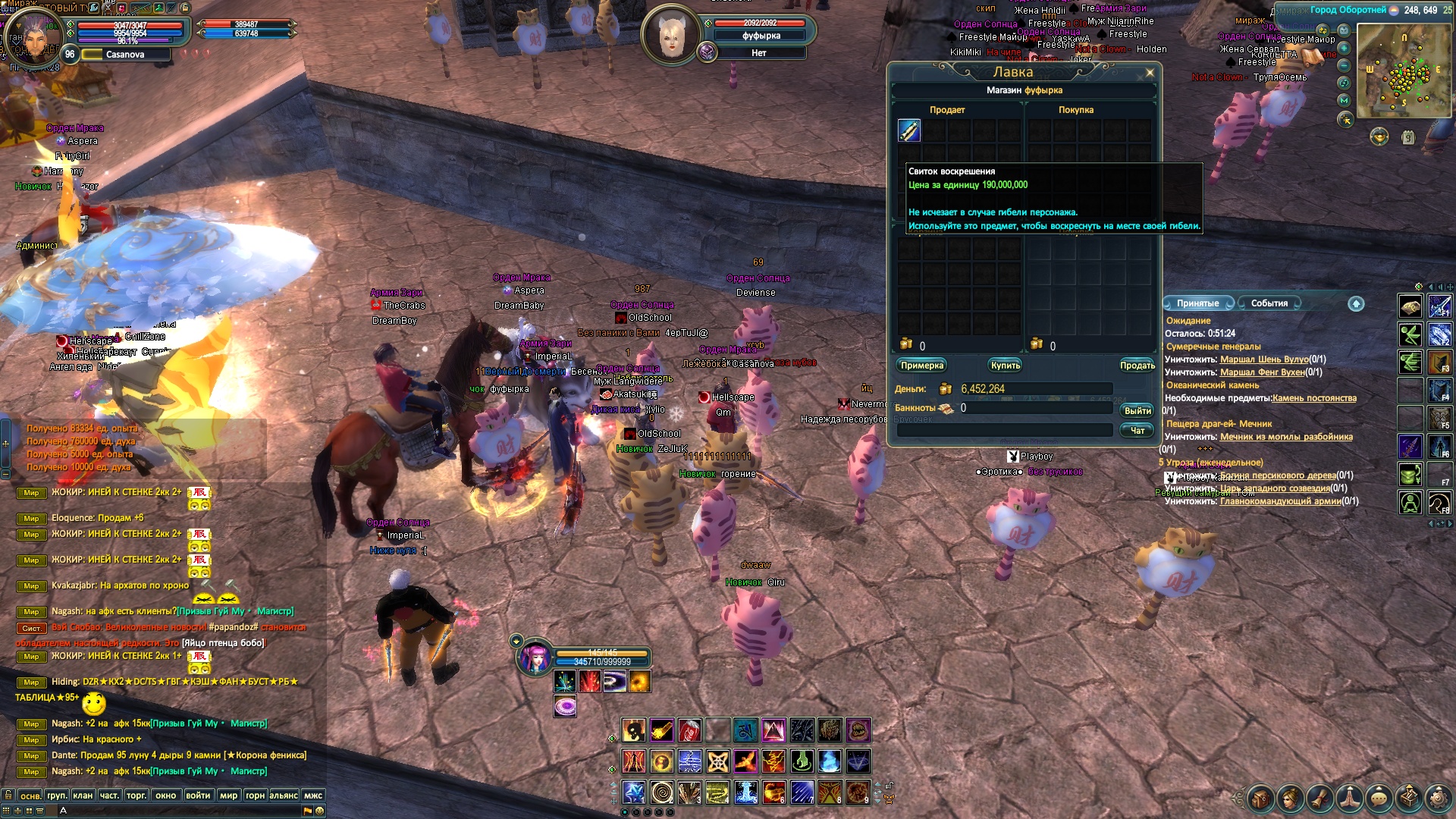Switch to the События tab
The width and height of the screenshot is (1456, 819).
coord(1269,303)
